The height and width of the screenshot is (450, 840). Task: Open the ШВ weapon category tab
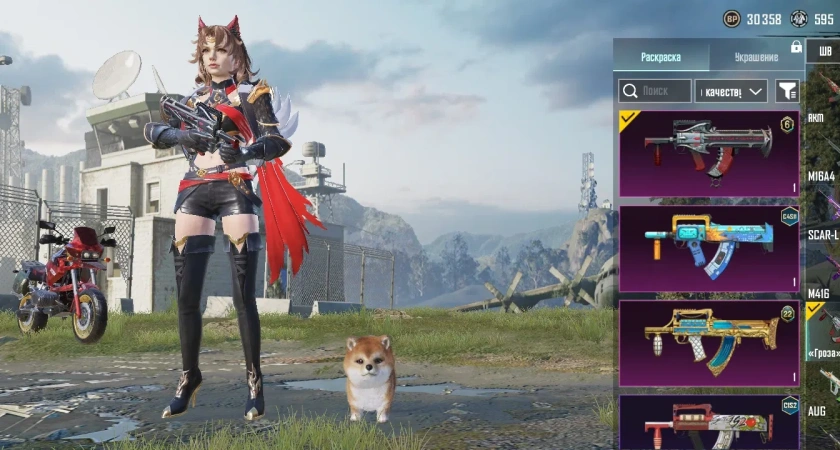point(824,52)
